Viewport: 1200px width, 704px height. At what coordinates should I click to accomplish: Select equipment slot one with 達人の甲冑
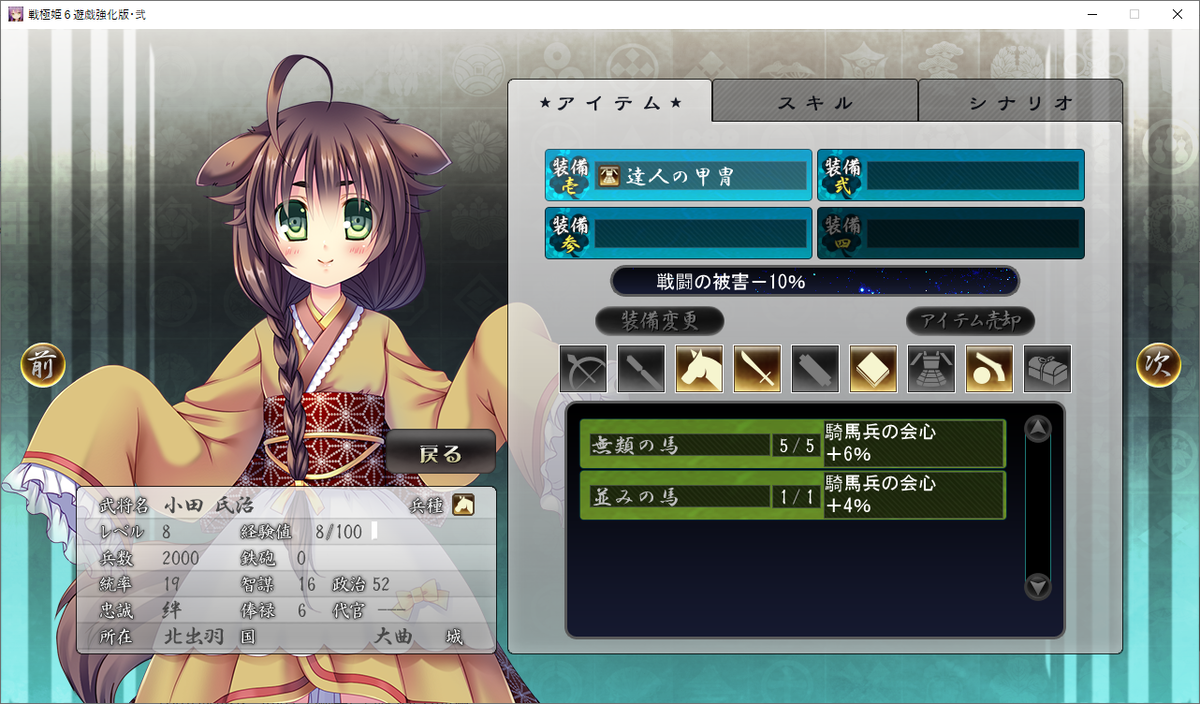(679, 176)
